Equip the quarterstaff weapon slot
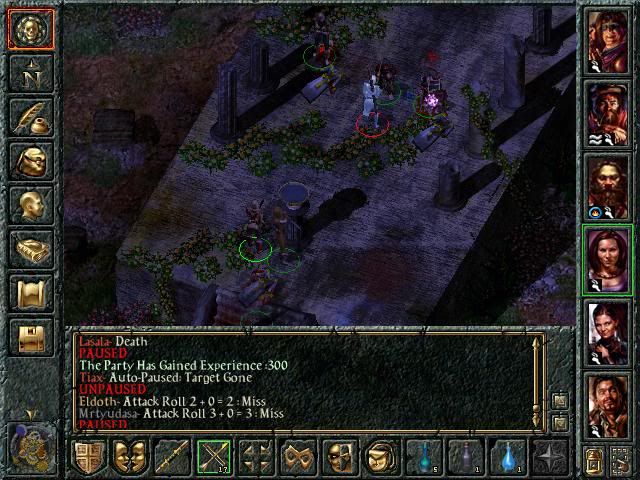Image resolution: width=640 pixels, height=480 pixels. [171, 457]
